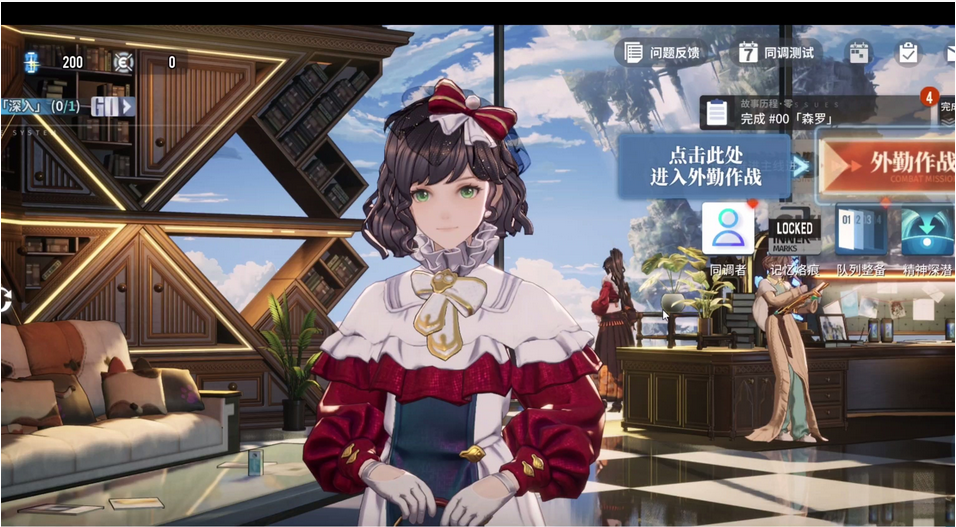This screenshot has height=527, width=956.
Task: Open the mail envelope icon
Action: 949,52
